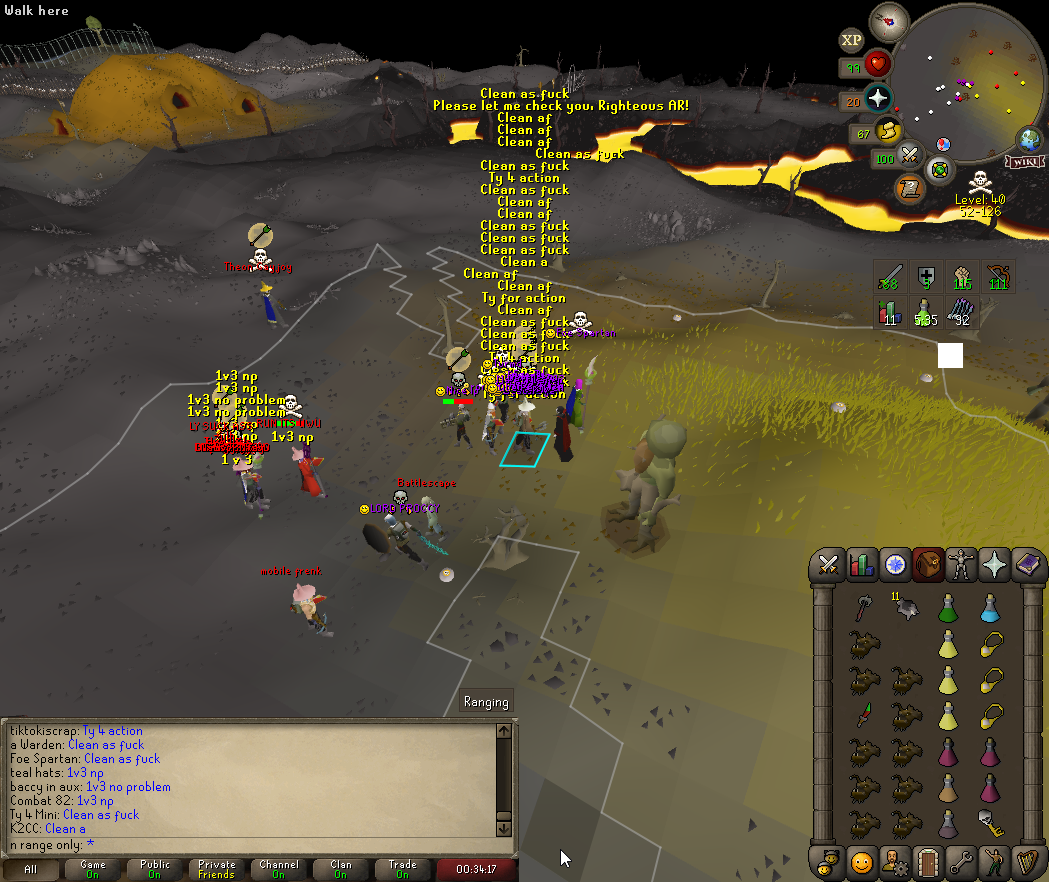1049x882 pixels.
Task: Open the Music Player harp tab
Action: (1028, 861)
